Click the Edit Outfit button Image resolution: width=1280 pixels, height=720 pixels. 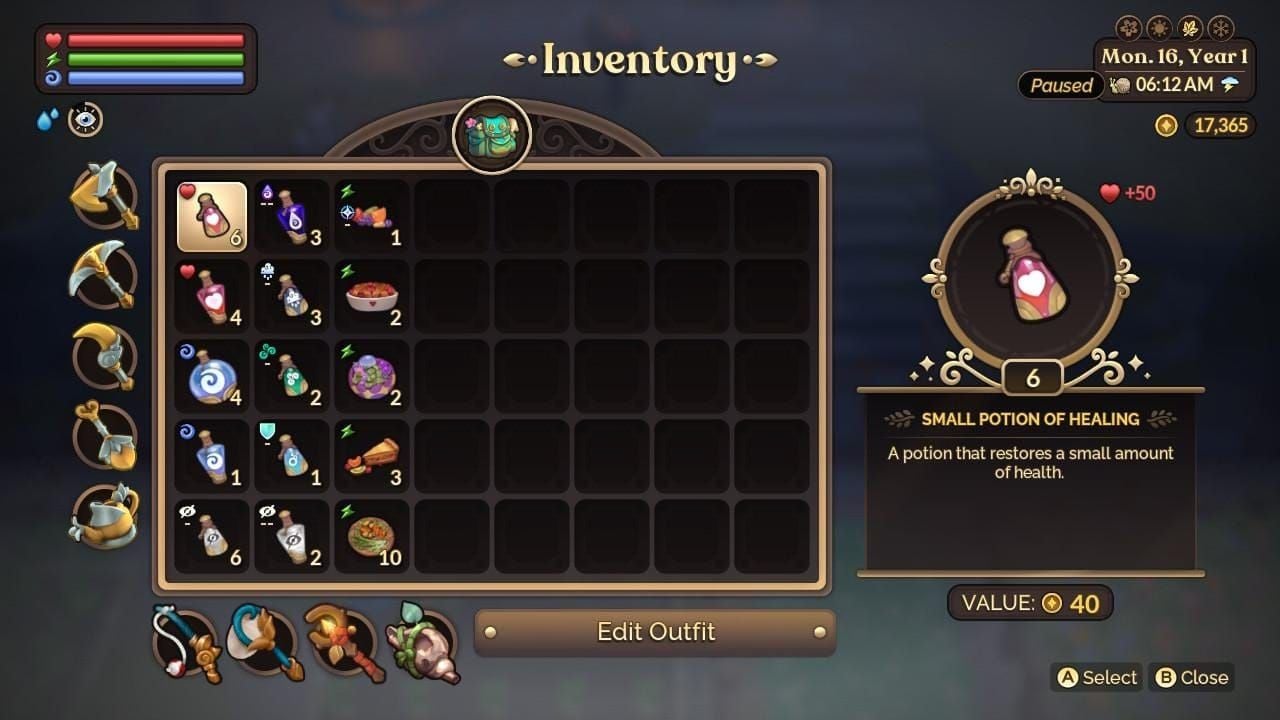655,632
